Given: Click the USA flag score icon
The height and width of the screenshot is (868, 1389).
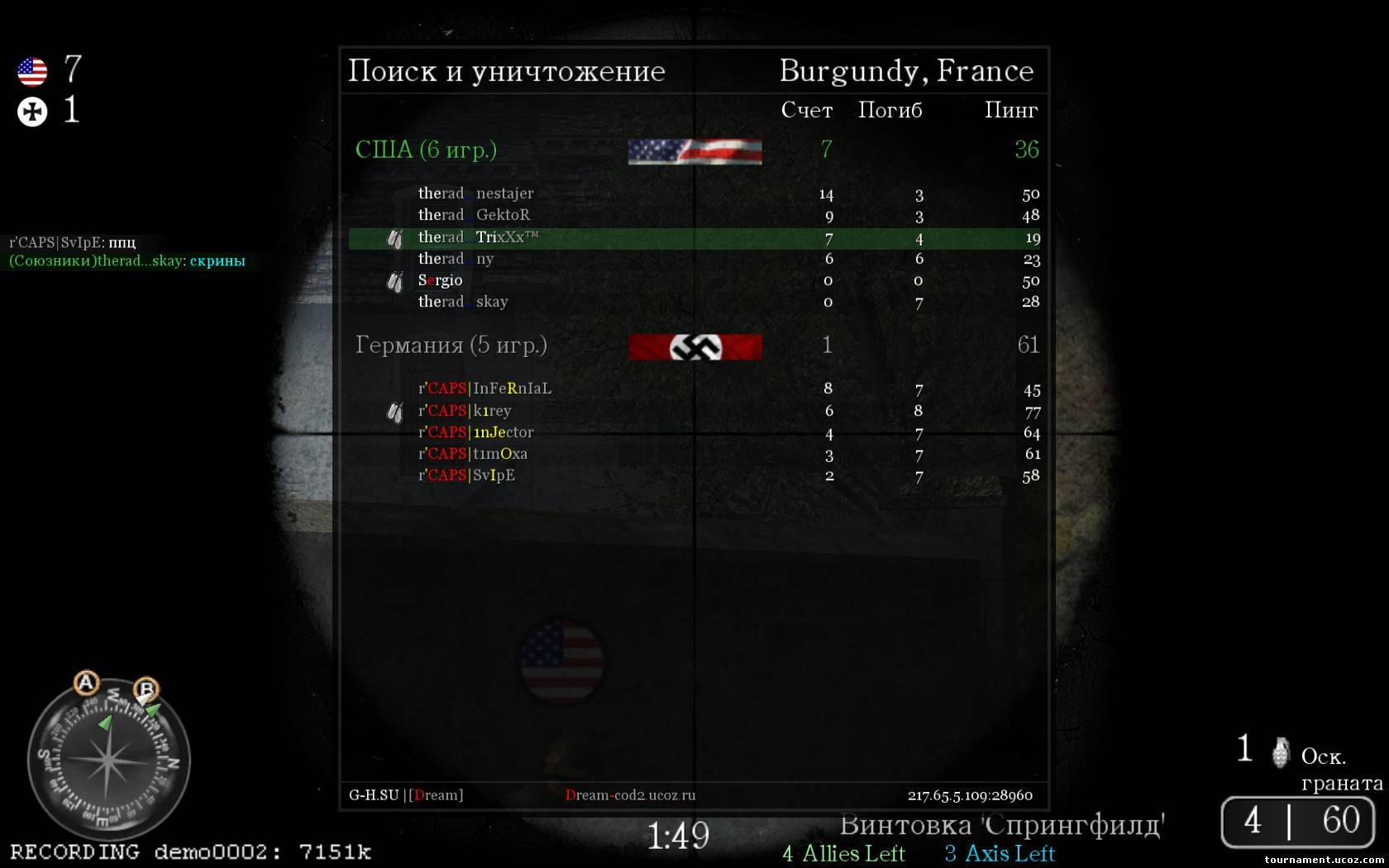Looking at the screenshot, I should click(x=32, y=72).
